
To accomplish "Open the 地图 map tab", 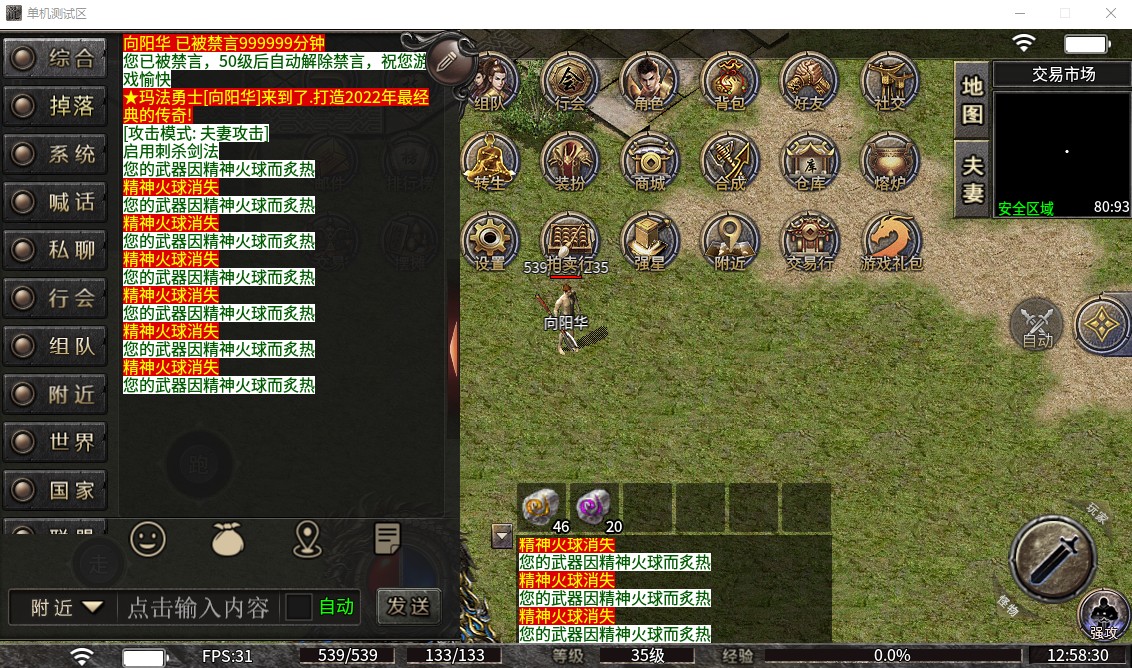I will point(973,99).
